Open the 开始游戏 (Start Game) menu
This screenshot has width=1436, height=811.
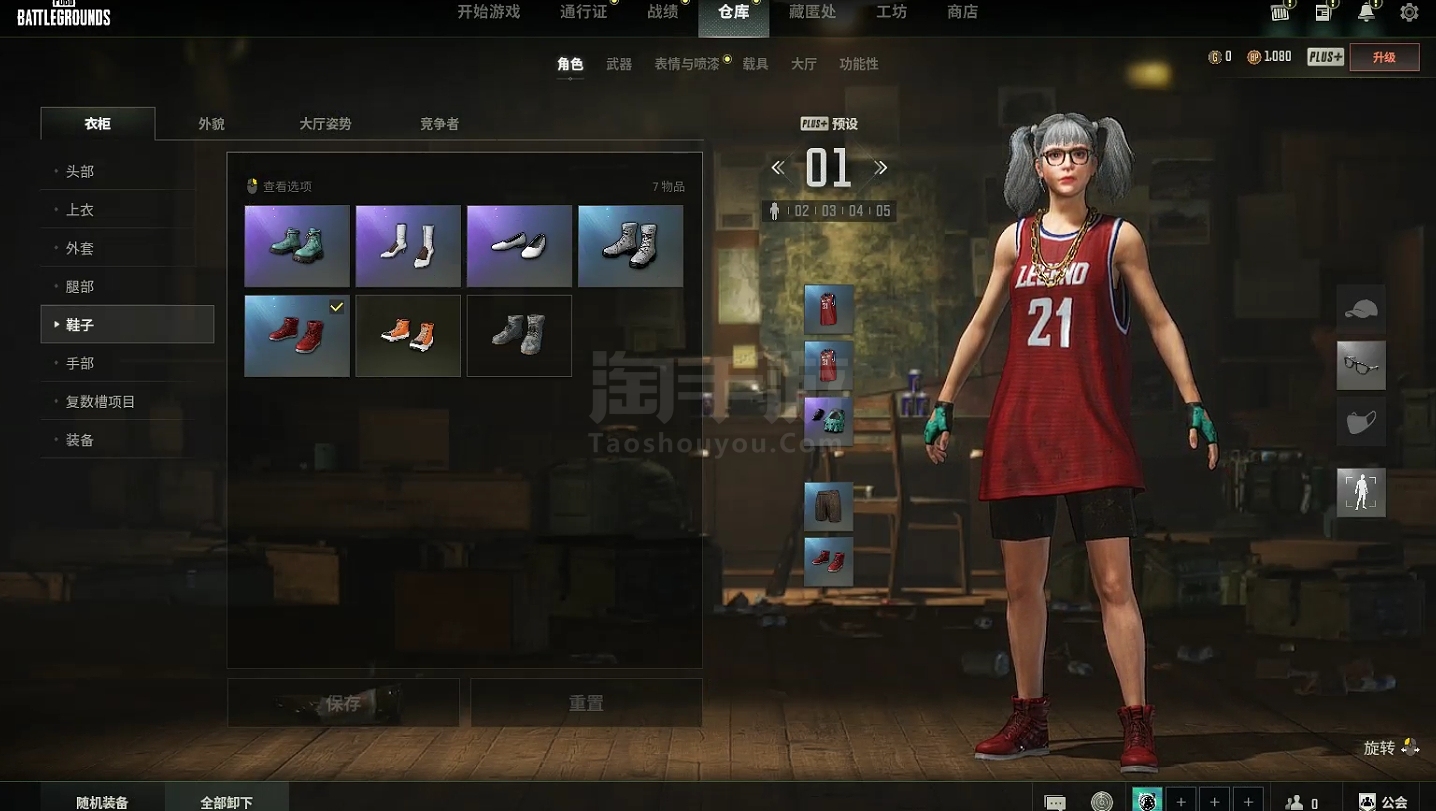pos(488,12)
